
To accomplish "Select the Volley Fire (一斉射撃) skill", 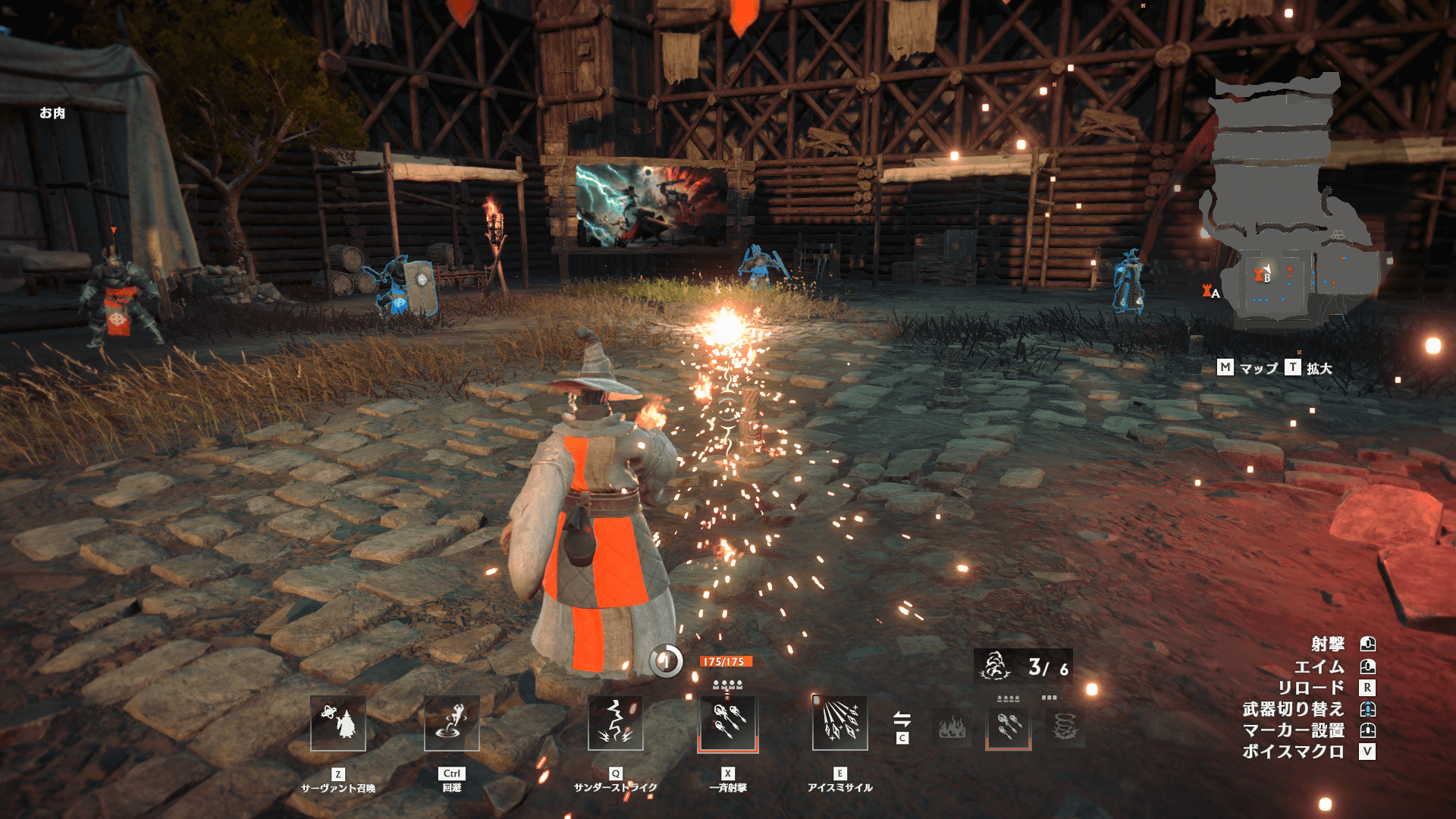I will 728,723.
